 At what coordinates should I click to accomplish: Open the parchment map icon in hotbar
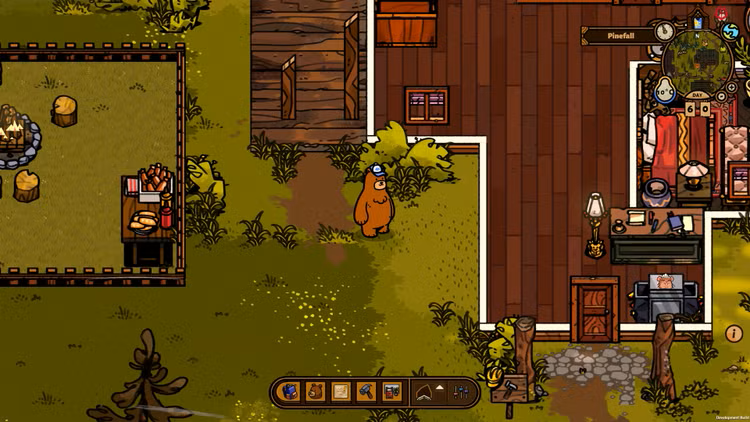coord(340,391)
